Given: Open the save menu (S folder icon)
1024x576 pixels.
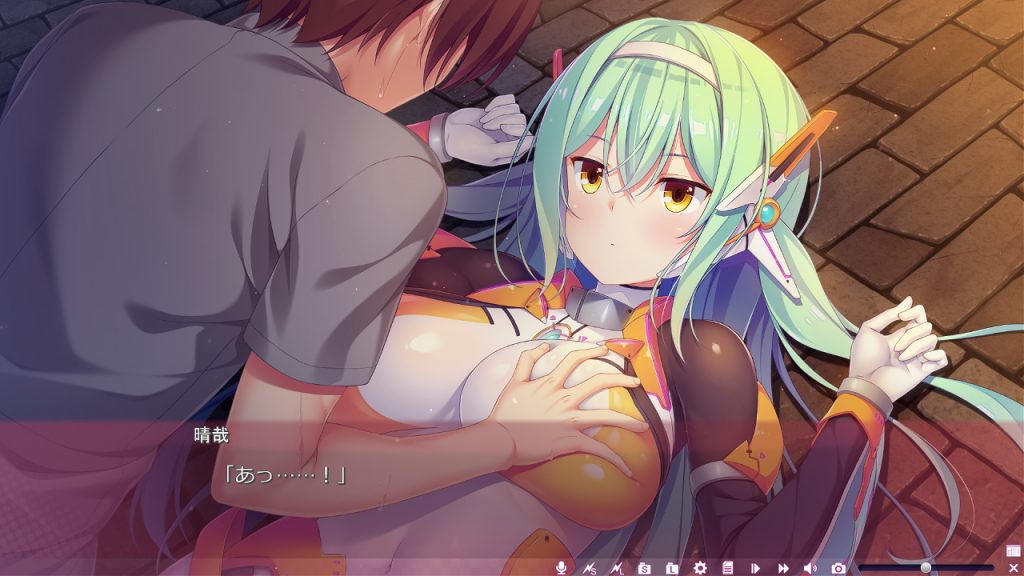Looking at the screenshot, I should [x=645, y=568].
